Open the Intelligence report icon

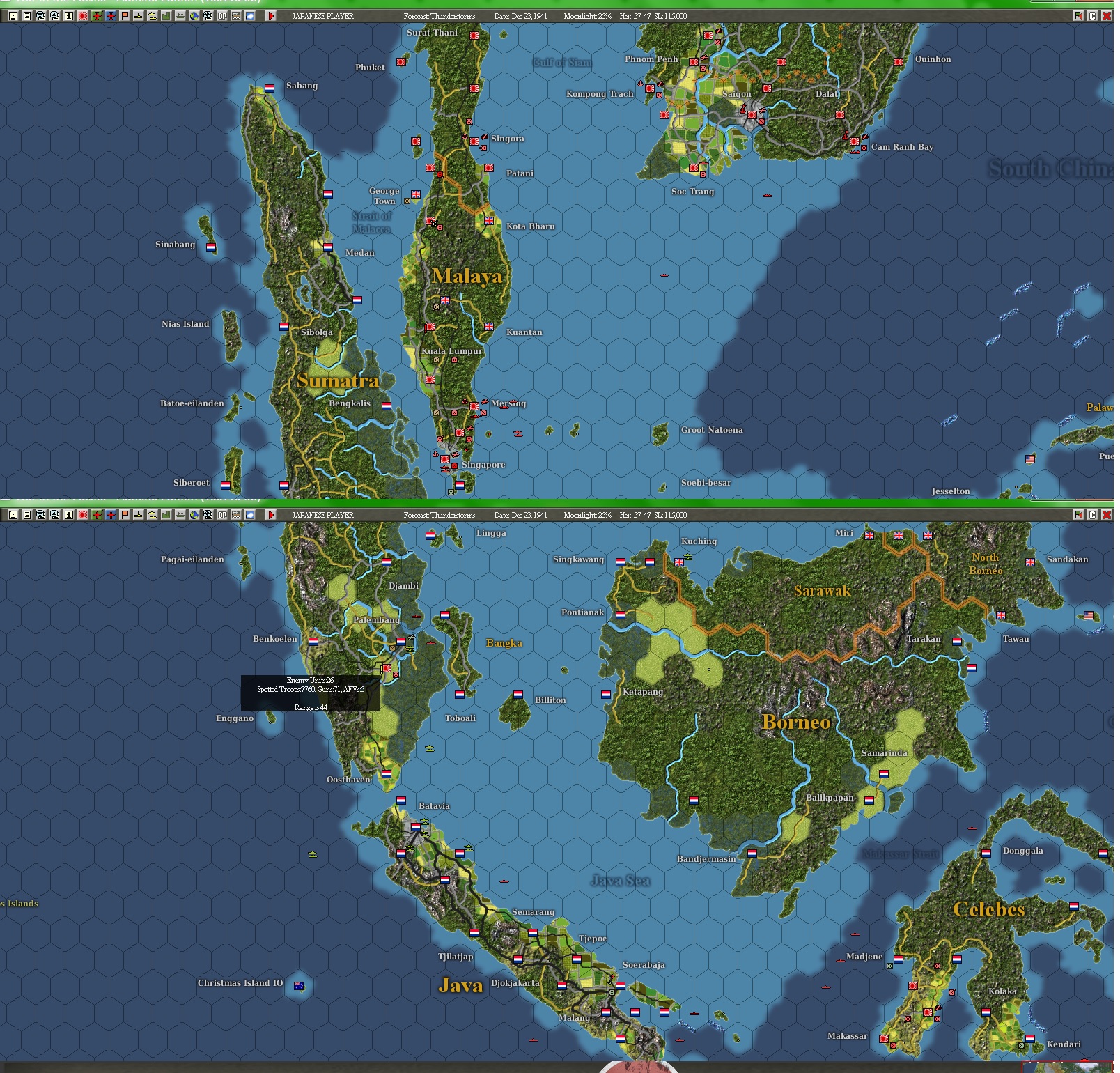[26, 15]
